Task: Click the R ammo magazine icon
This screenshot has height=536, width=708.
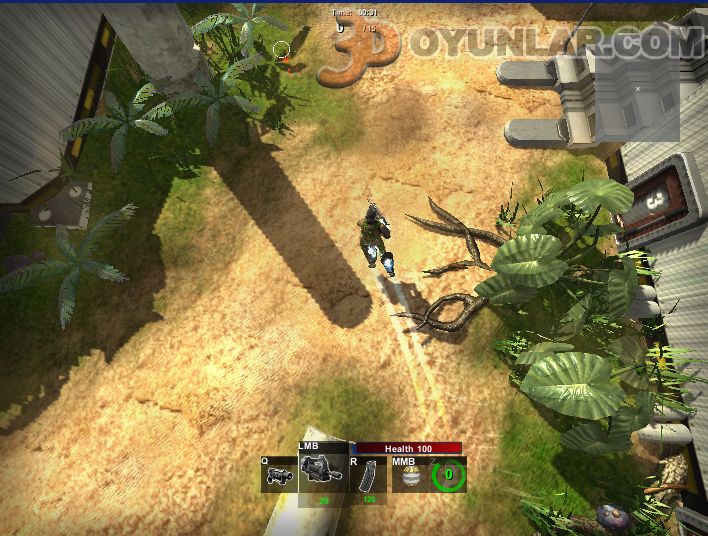Action: pyautogui.click(x=368, y=474)
